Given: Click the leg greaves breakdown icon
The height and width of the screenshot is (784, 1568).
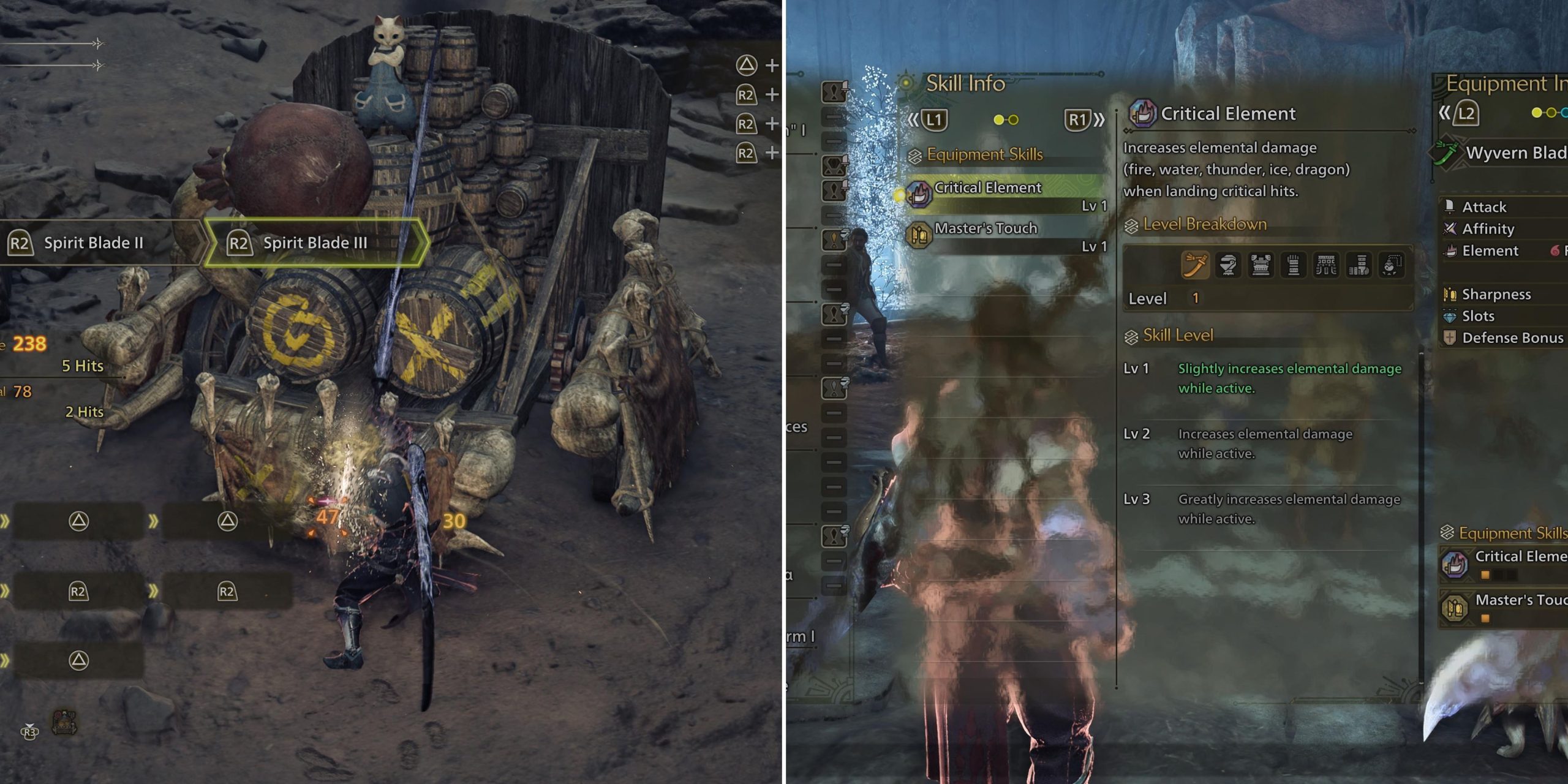Looking at the screenshot, I should [x=1359, y=265].
